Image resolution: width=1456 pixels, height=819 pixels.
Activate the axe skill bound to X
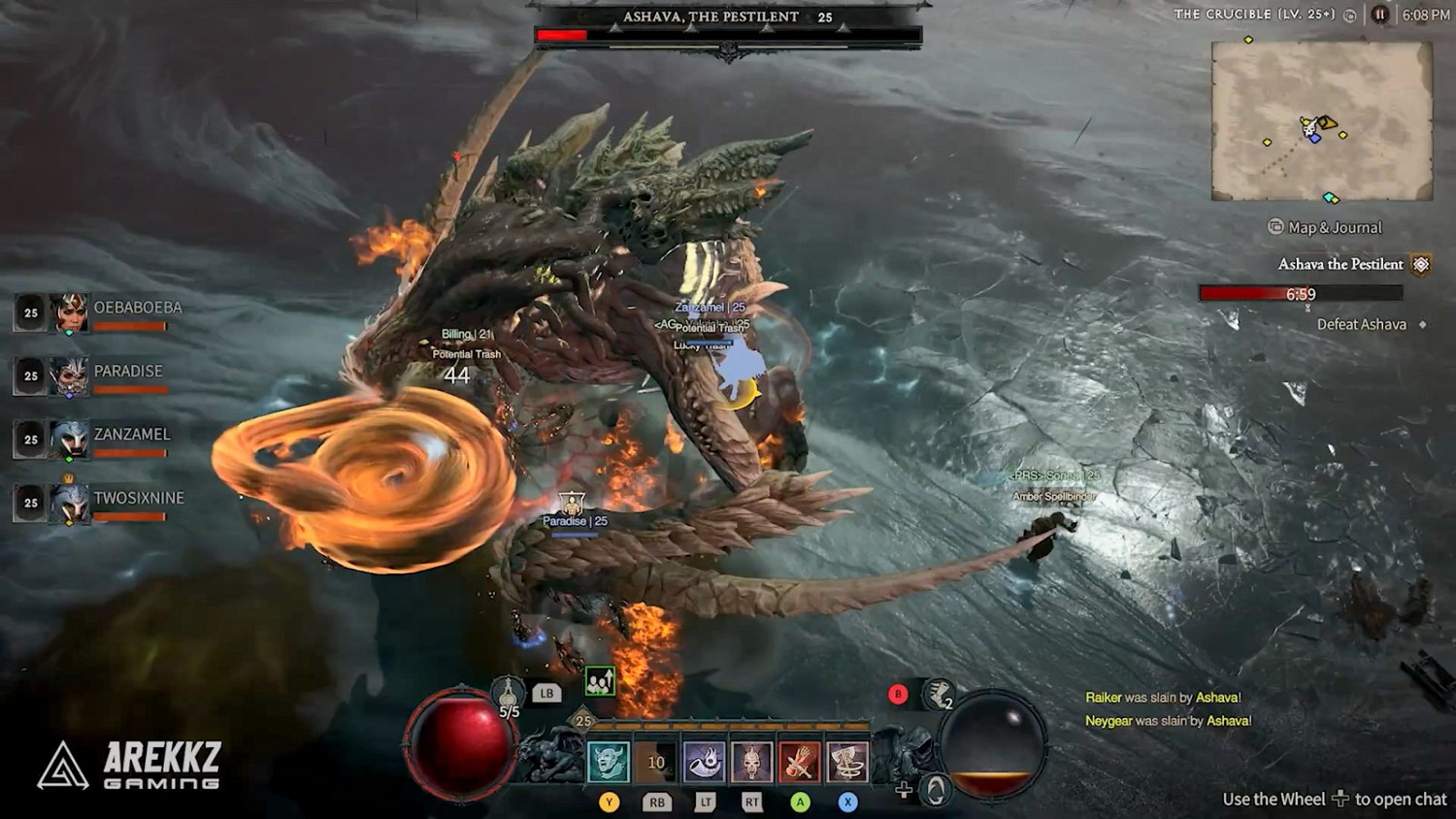[x=846, y=763]
